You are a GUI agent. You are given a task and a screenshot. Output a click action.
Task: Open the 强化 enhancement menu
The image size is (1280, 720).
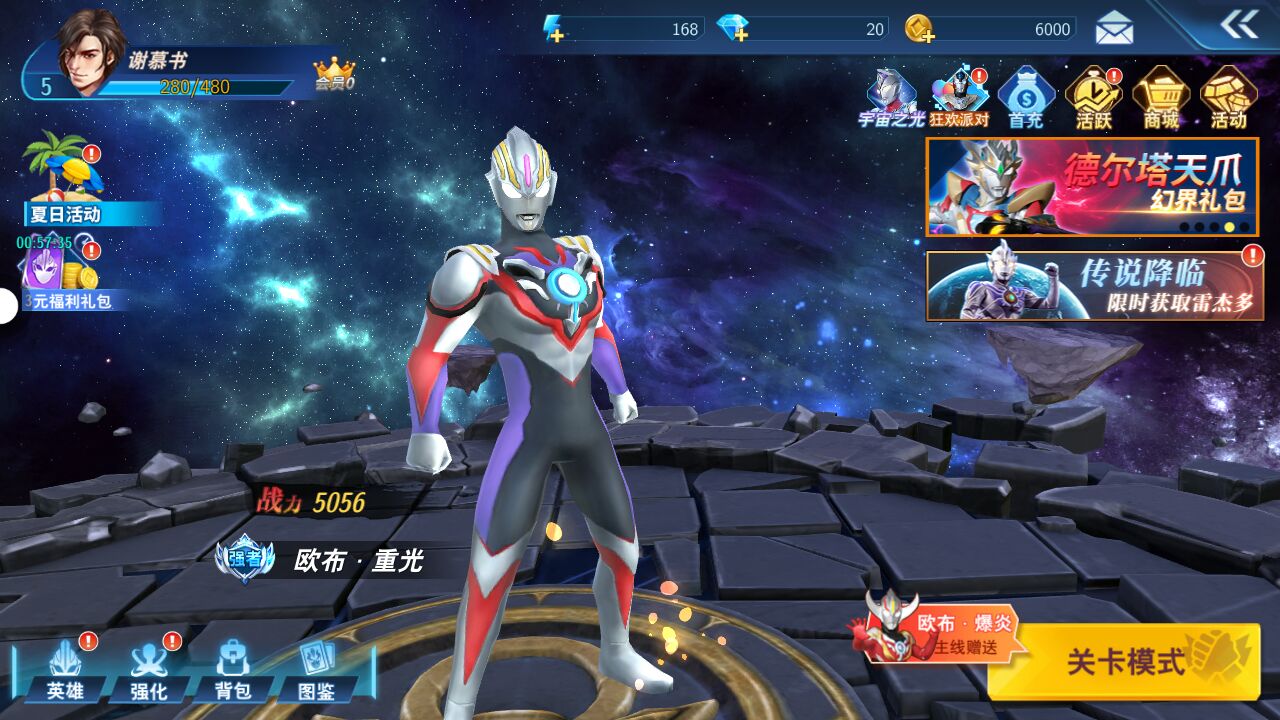149,671
